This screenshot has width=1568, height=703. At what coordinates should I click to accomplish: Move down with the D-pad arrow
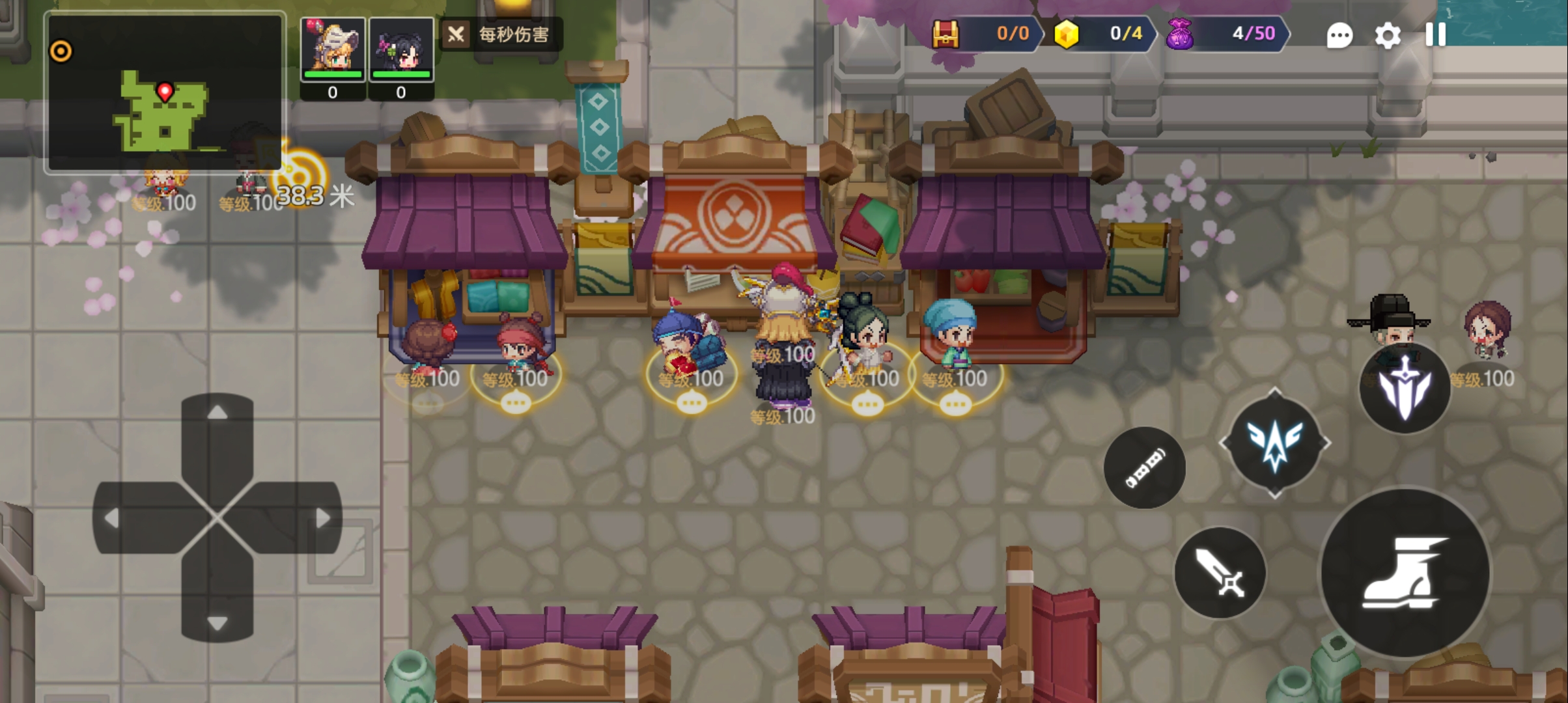(x=217, y=622)
